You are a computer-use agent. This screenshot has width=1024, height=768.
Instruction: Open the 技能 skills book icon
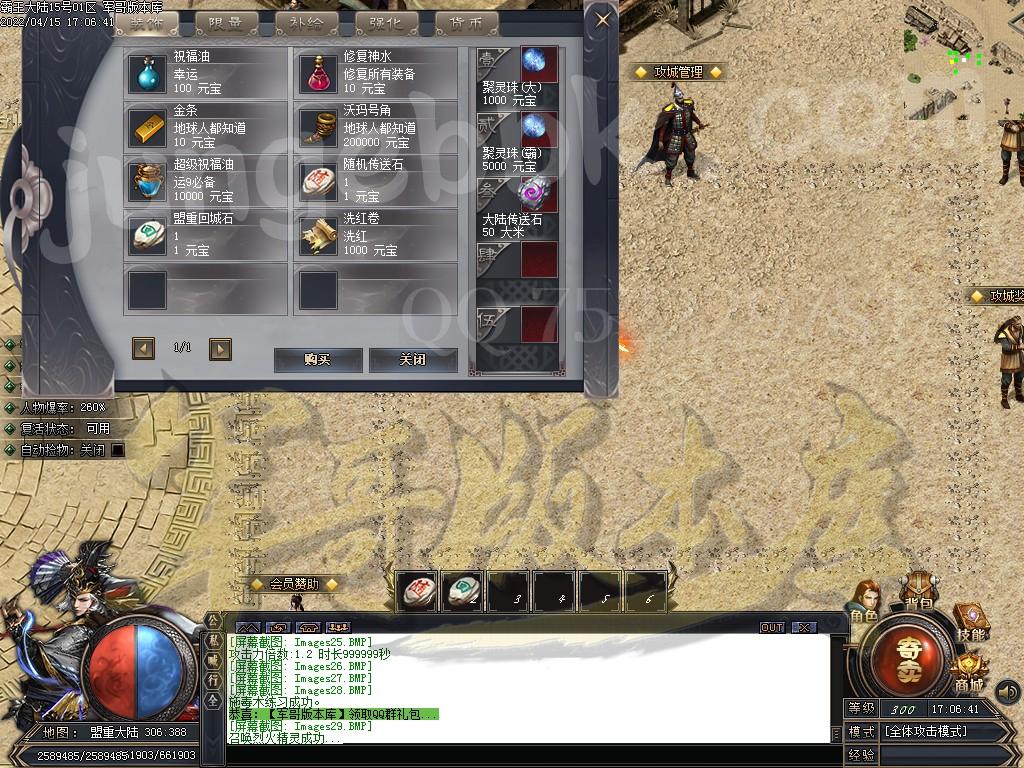tap(969, 621)
